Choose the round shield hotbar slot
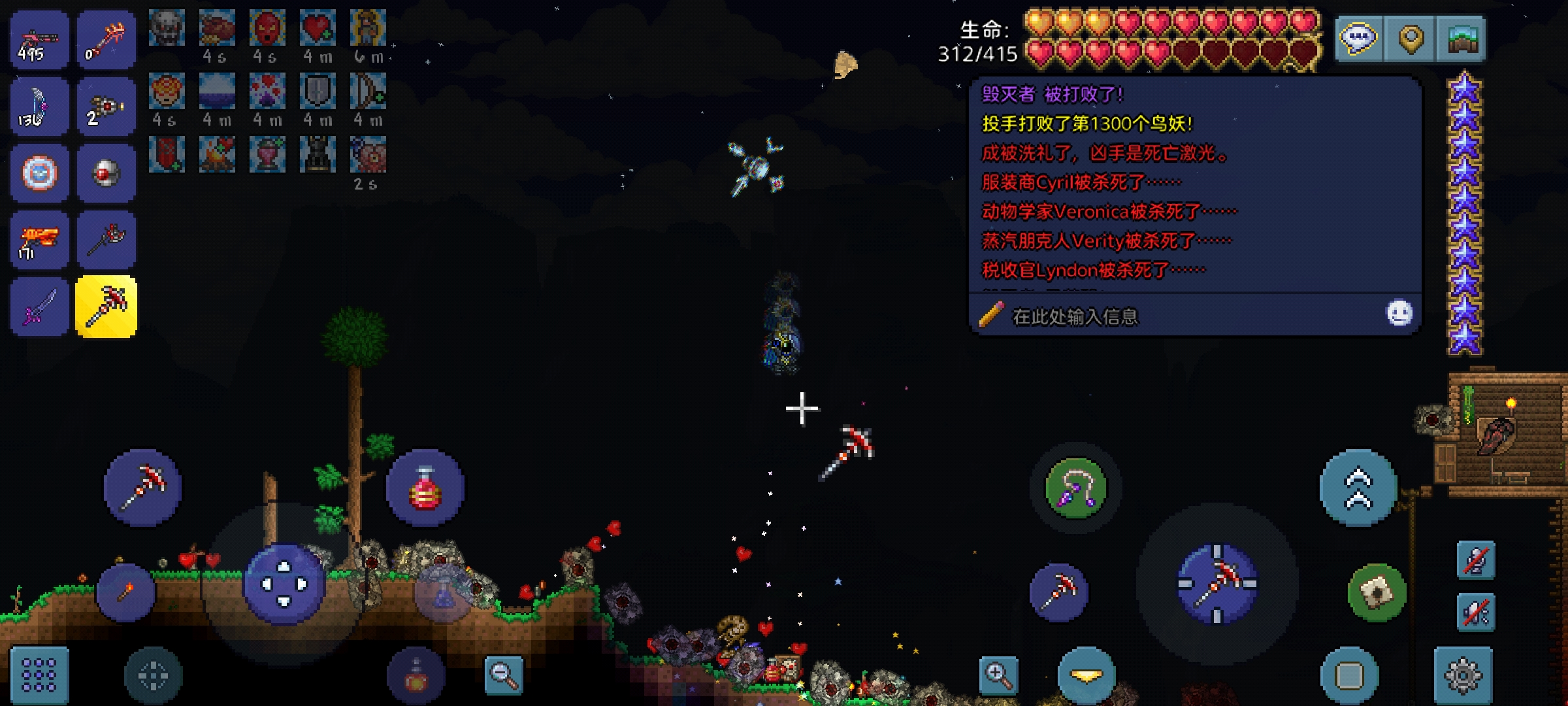Screen dimensions: 1568x706 (x=39, y=173)
